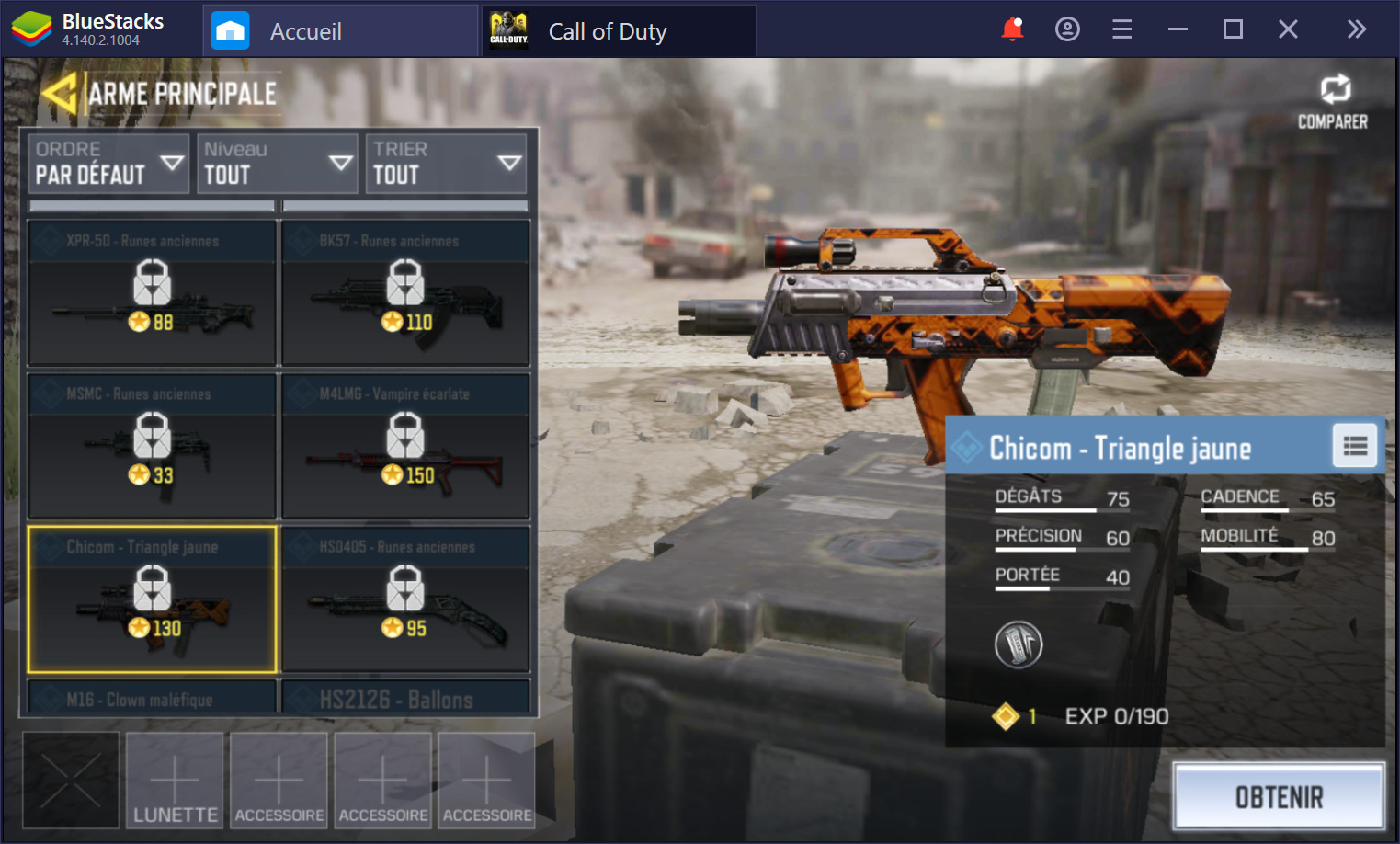Select the M16 Clown maléfique weapon

pyautogui.click(x=153, y=697)
